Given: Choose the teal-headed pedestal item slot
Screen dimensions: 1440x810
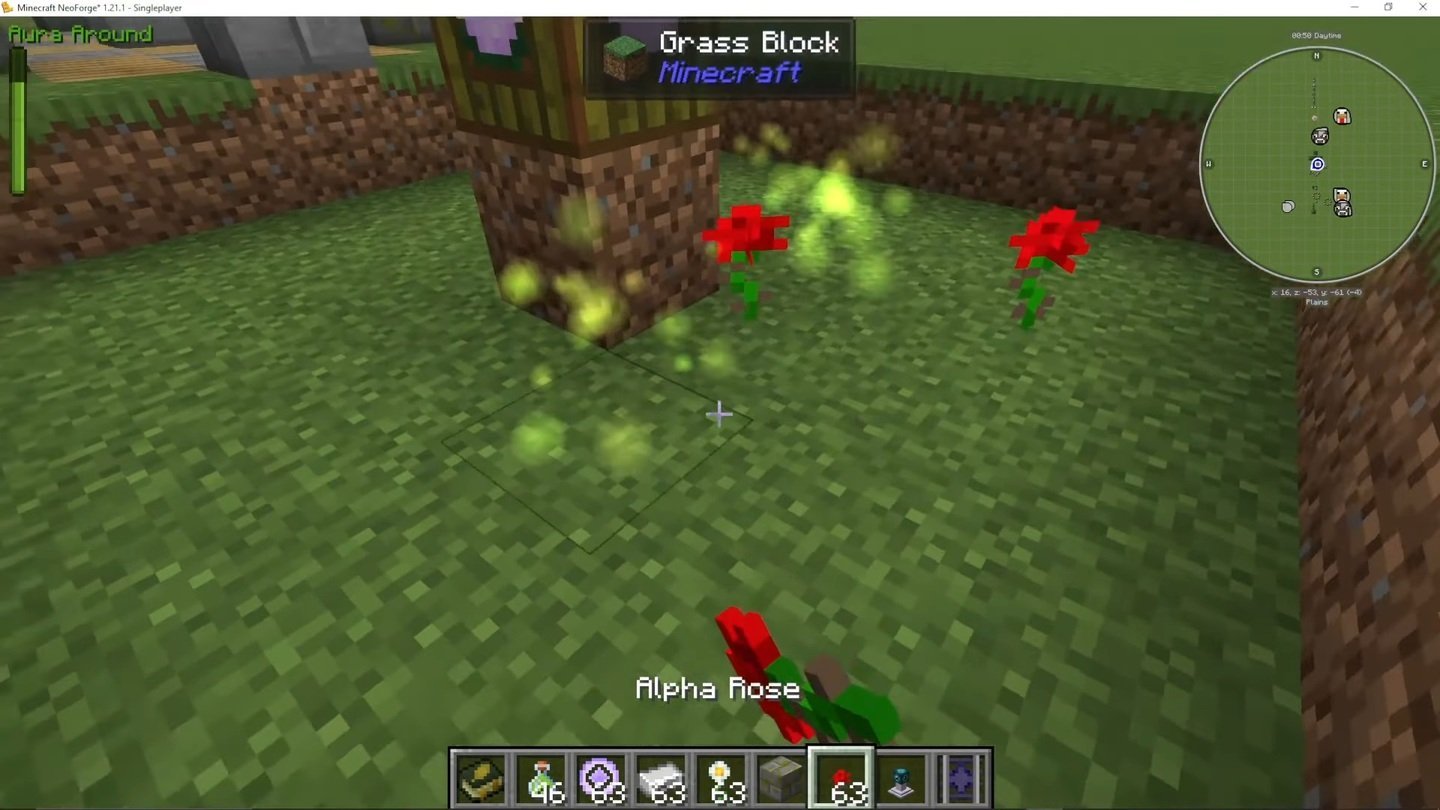Looking at the screenshot, I should [x=901, y=778].
